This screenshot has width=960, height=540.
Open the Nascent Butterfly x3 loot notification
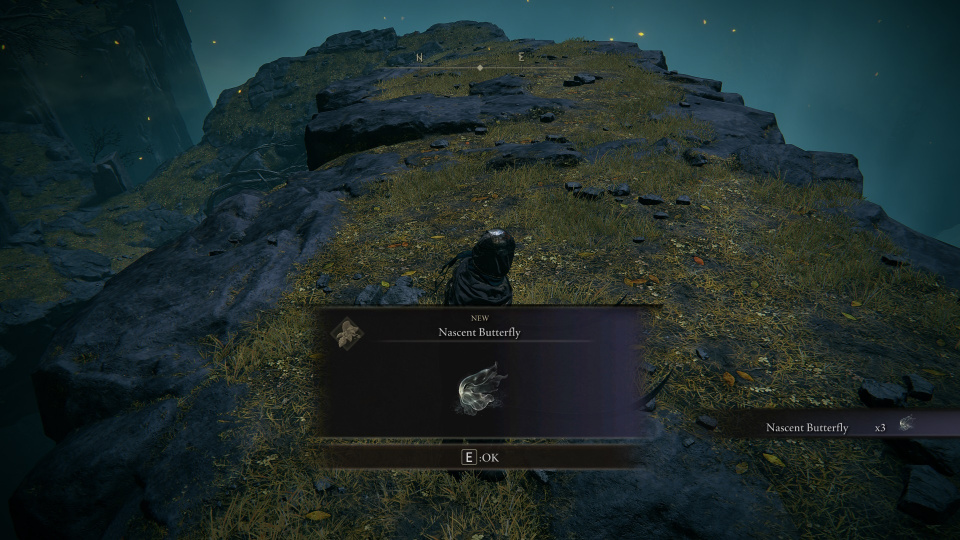pyautogui.click(x=838, y=426)
